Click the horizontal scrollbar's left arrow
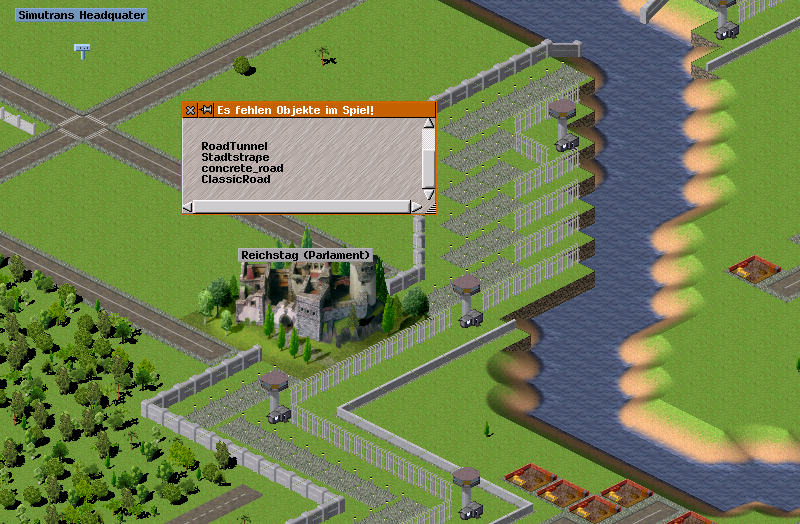The width and height of the screenshot is (800, 524). click(188, 207)
